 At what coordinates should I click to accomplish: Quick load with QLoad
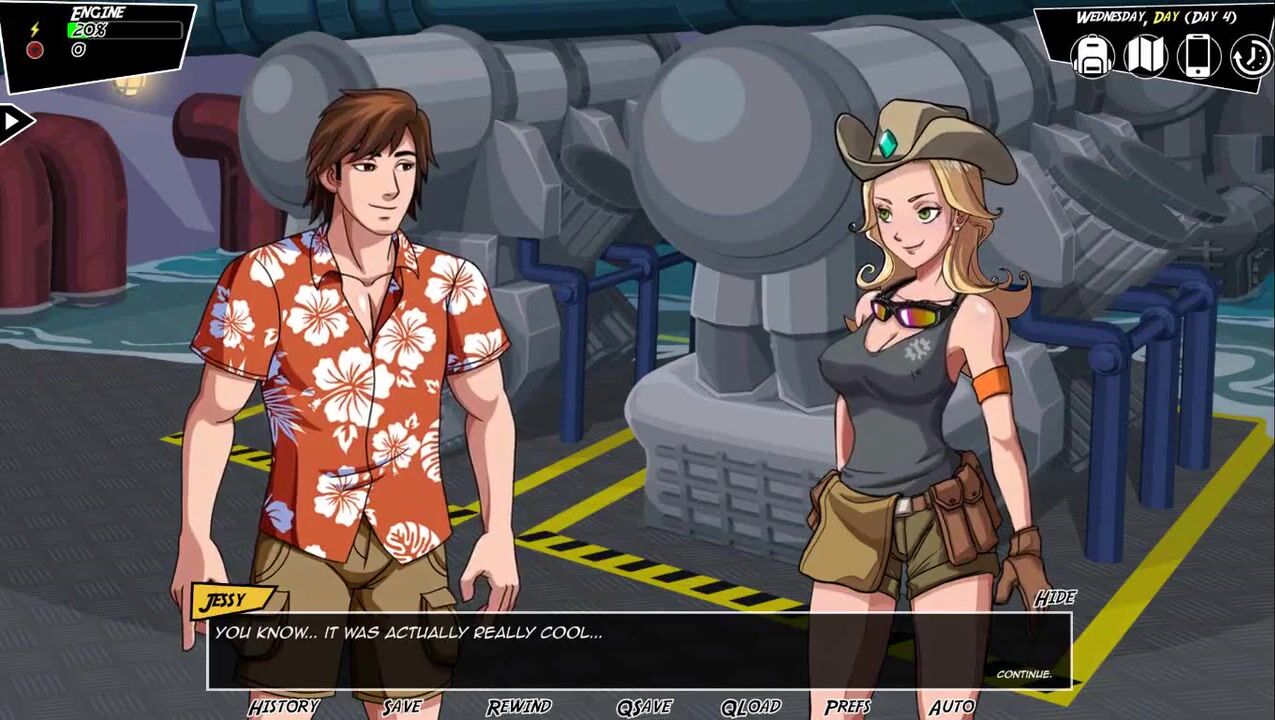[x=751, y=707]
